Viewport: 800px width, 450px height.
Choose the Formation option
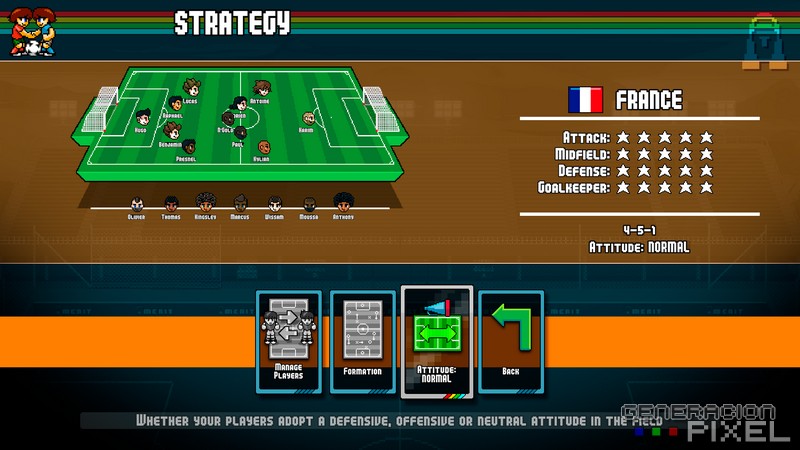(x=362, y=341)
